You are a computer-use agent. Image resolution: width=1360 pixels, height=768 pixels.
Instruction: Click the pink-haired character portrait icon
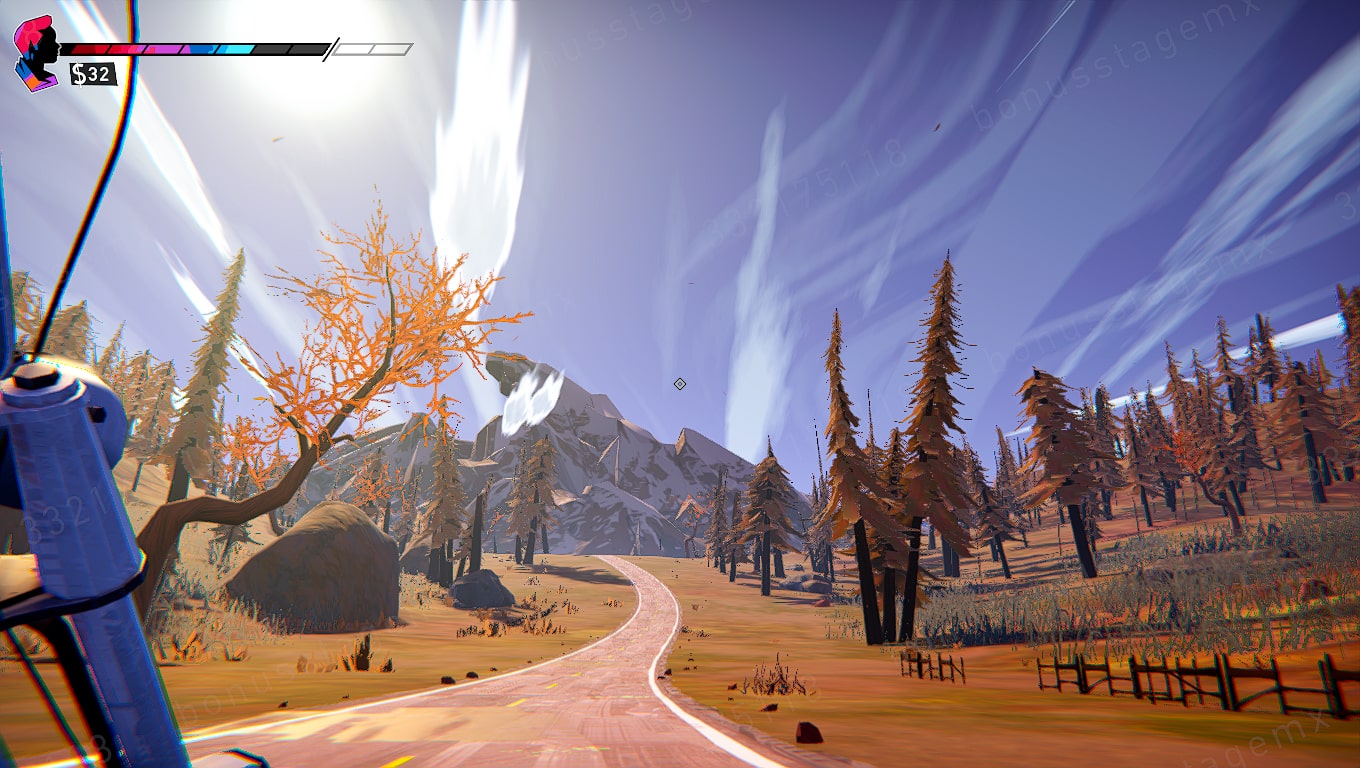(x=37, y=53)
